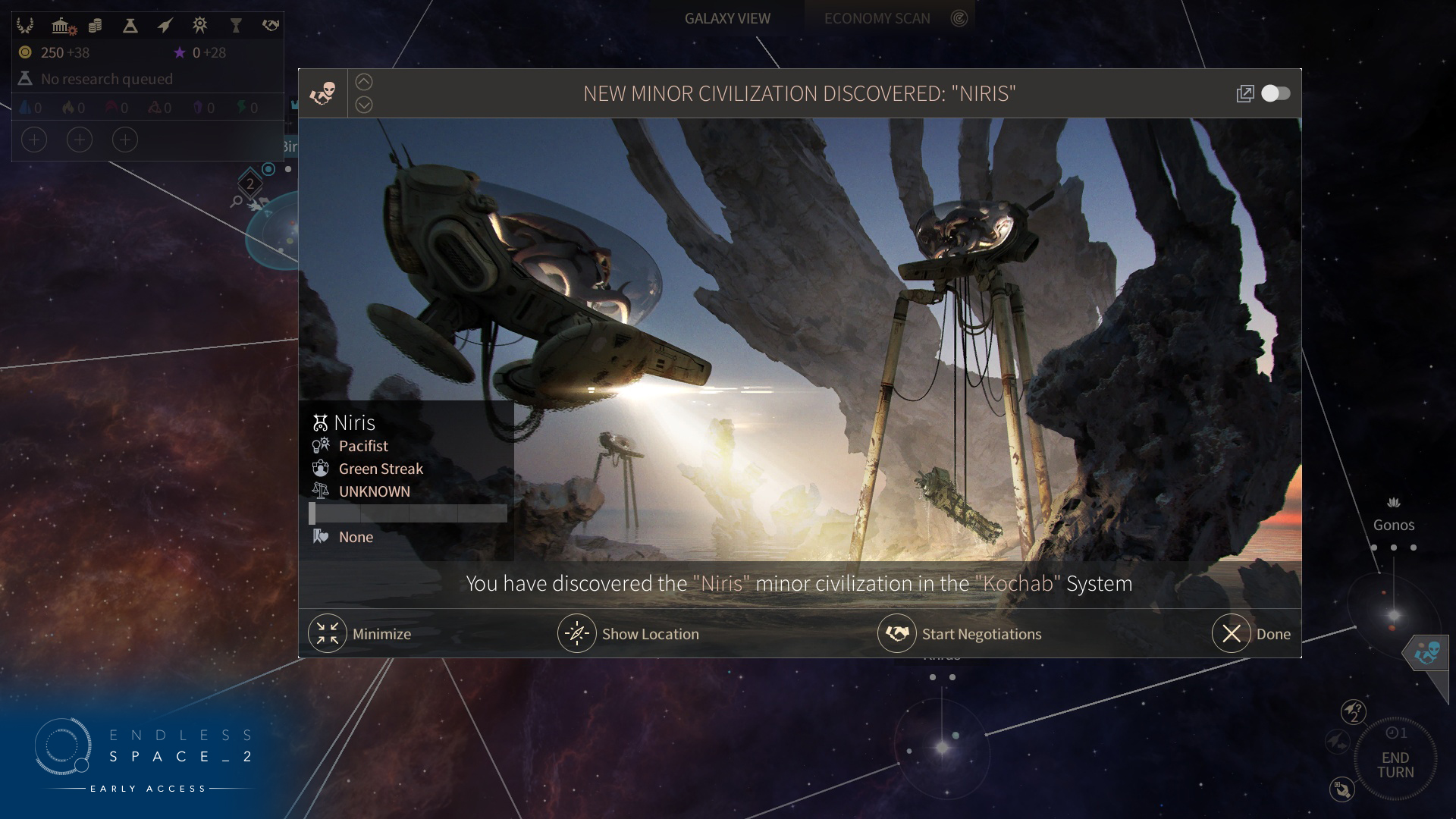Open the research flask screen
This screenshot has width=1456, height=819.
pos(130,26)
